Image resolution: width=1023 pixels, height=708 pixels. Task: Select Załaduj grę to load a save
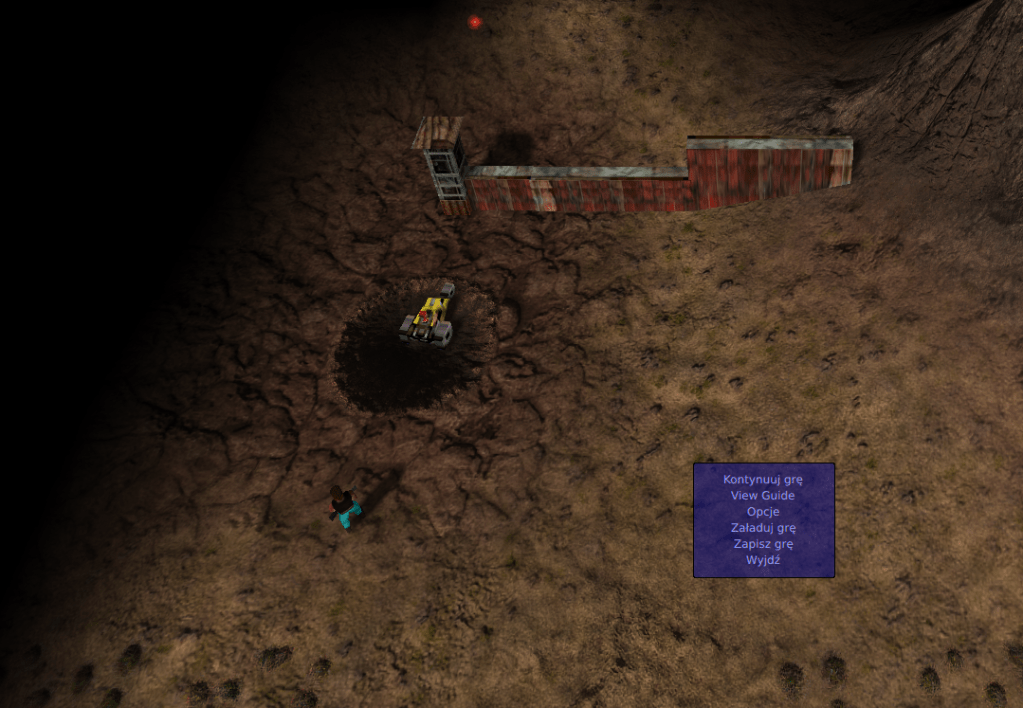click(763, 527)
